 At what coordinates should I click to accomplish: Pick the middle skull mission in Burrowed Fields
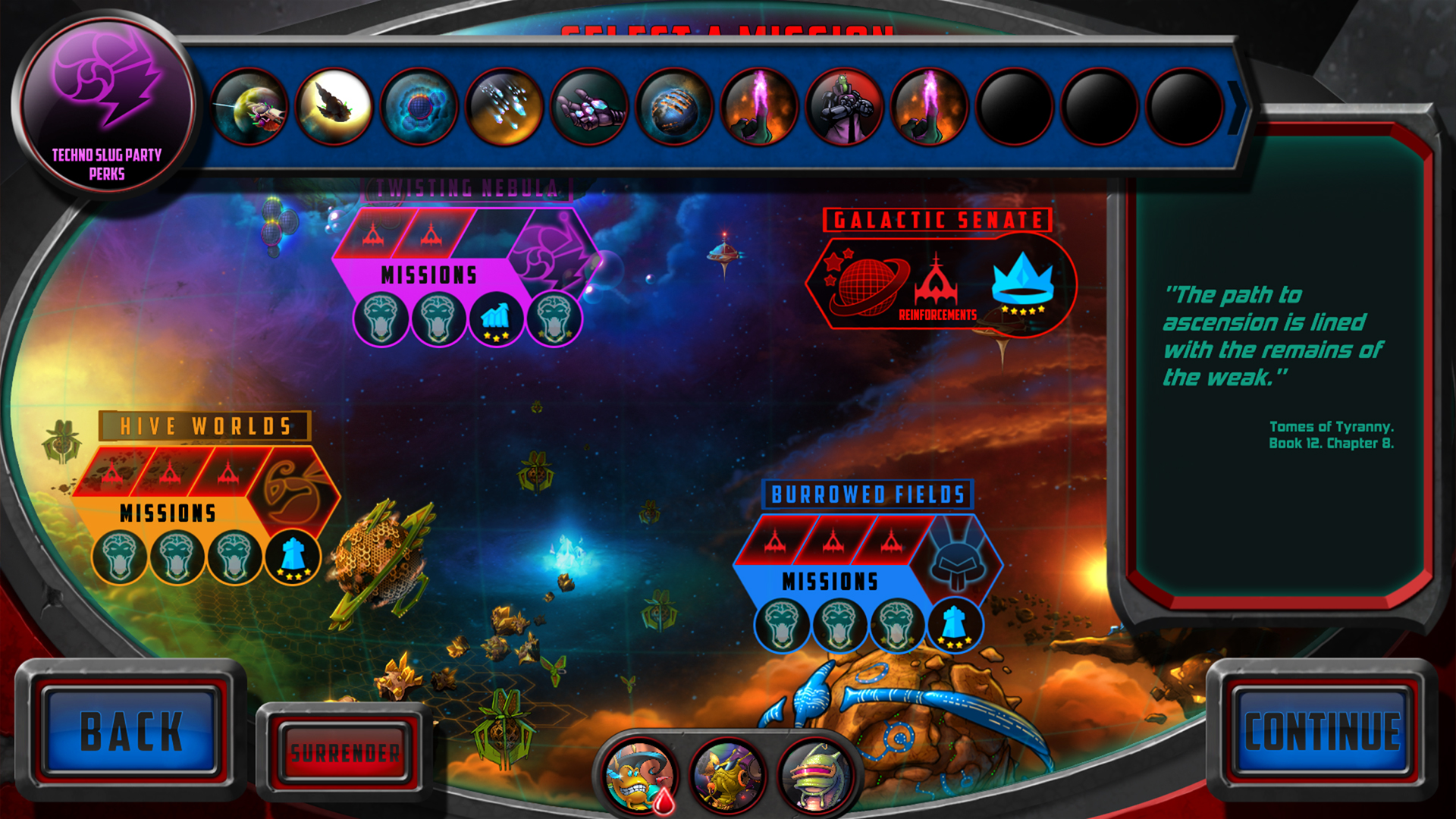point(840,623)
